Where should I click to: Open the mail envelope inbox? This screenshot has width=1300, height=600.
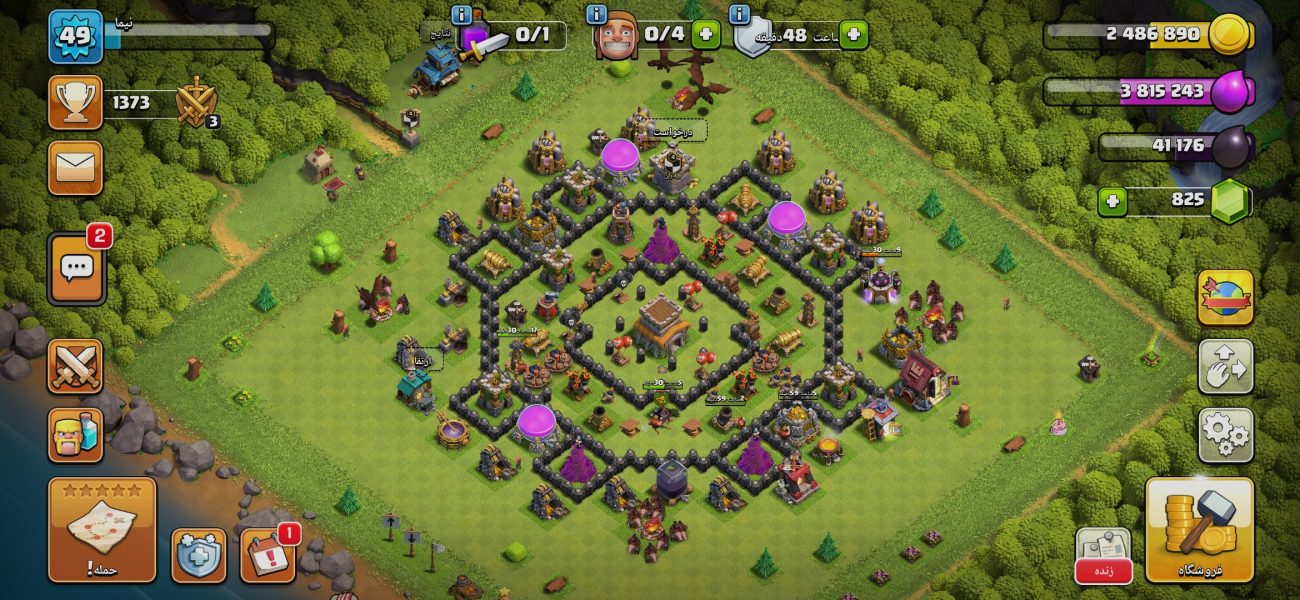point(75,168)
